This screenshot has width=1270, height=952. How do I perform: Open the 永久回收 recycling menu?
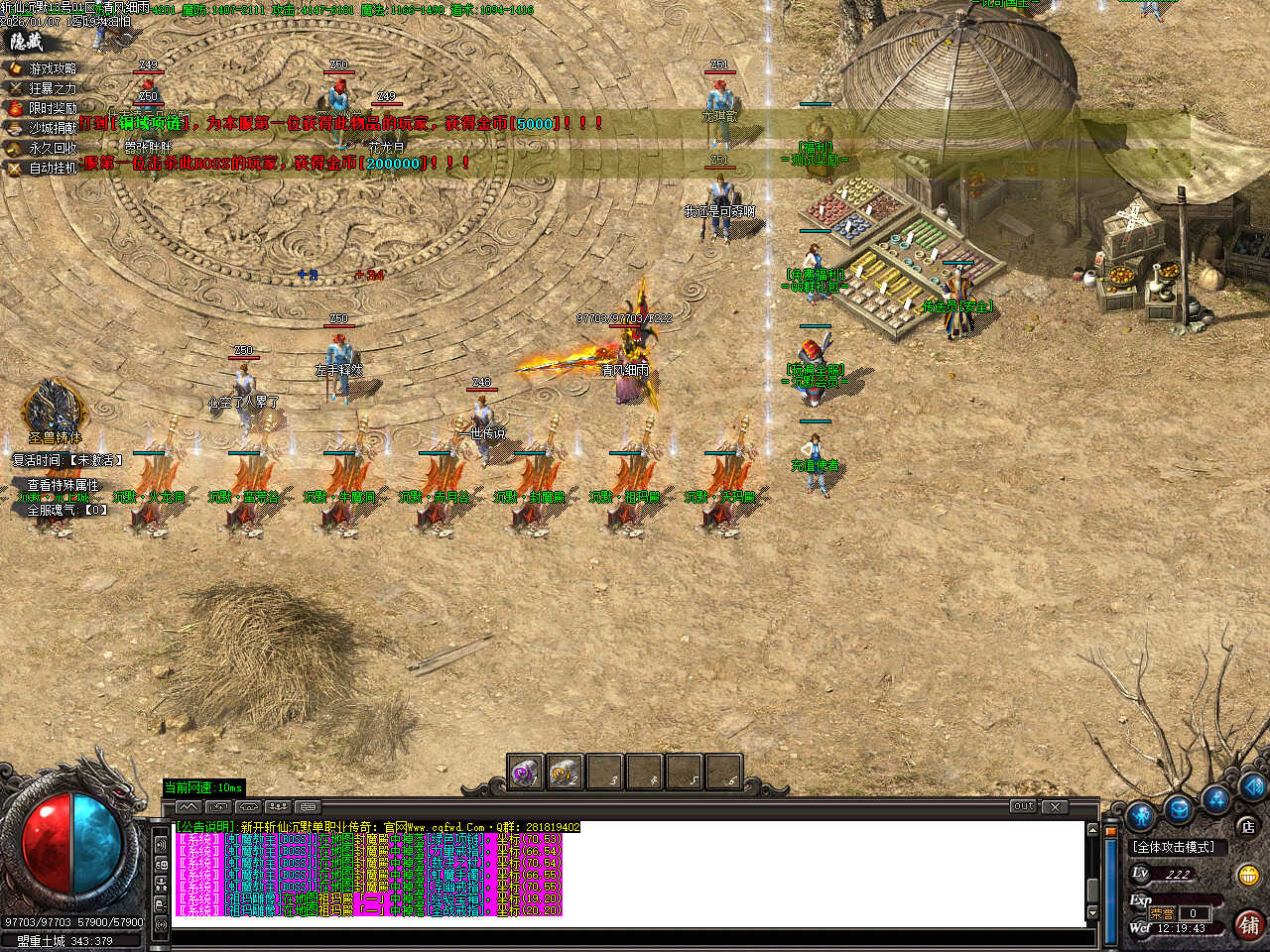(x=52, y=148)
